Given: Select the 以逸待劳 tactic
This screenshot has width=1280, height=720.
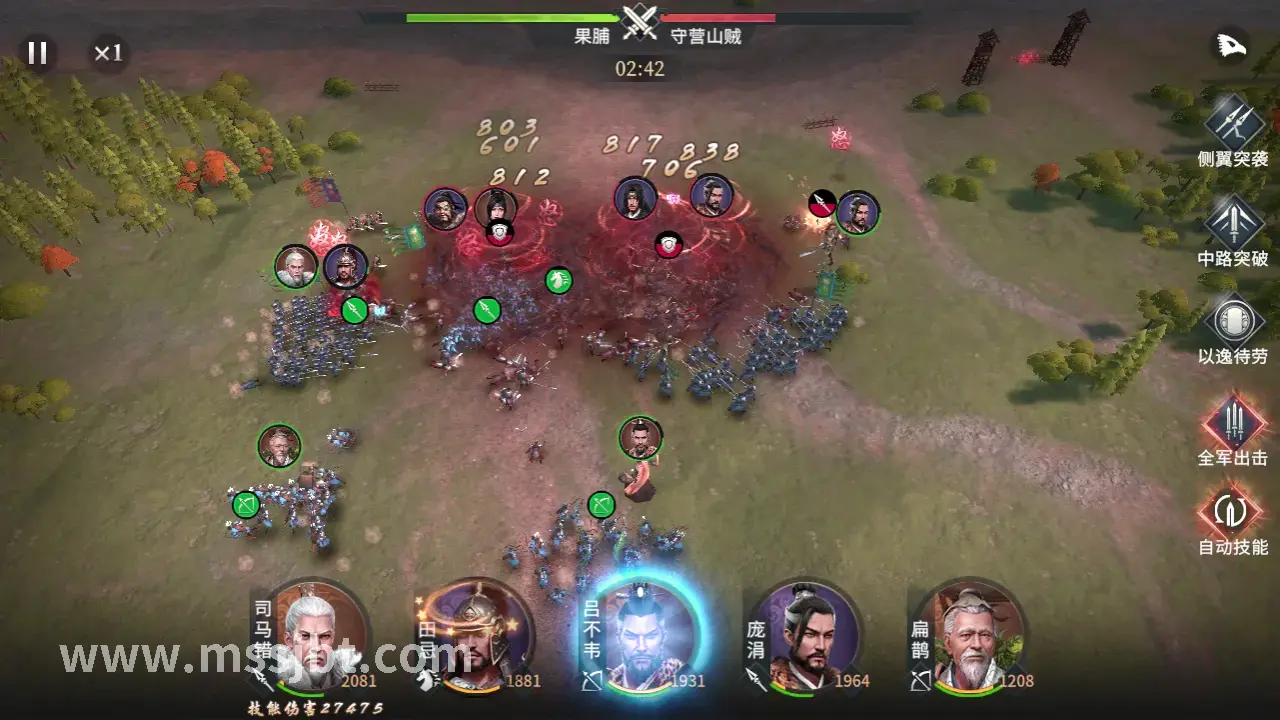Looking at the screenshot, I should [1232, 322].
